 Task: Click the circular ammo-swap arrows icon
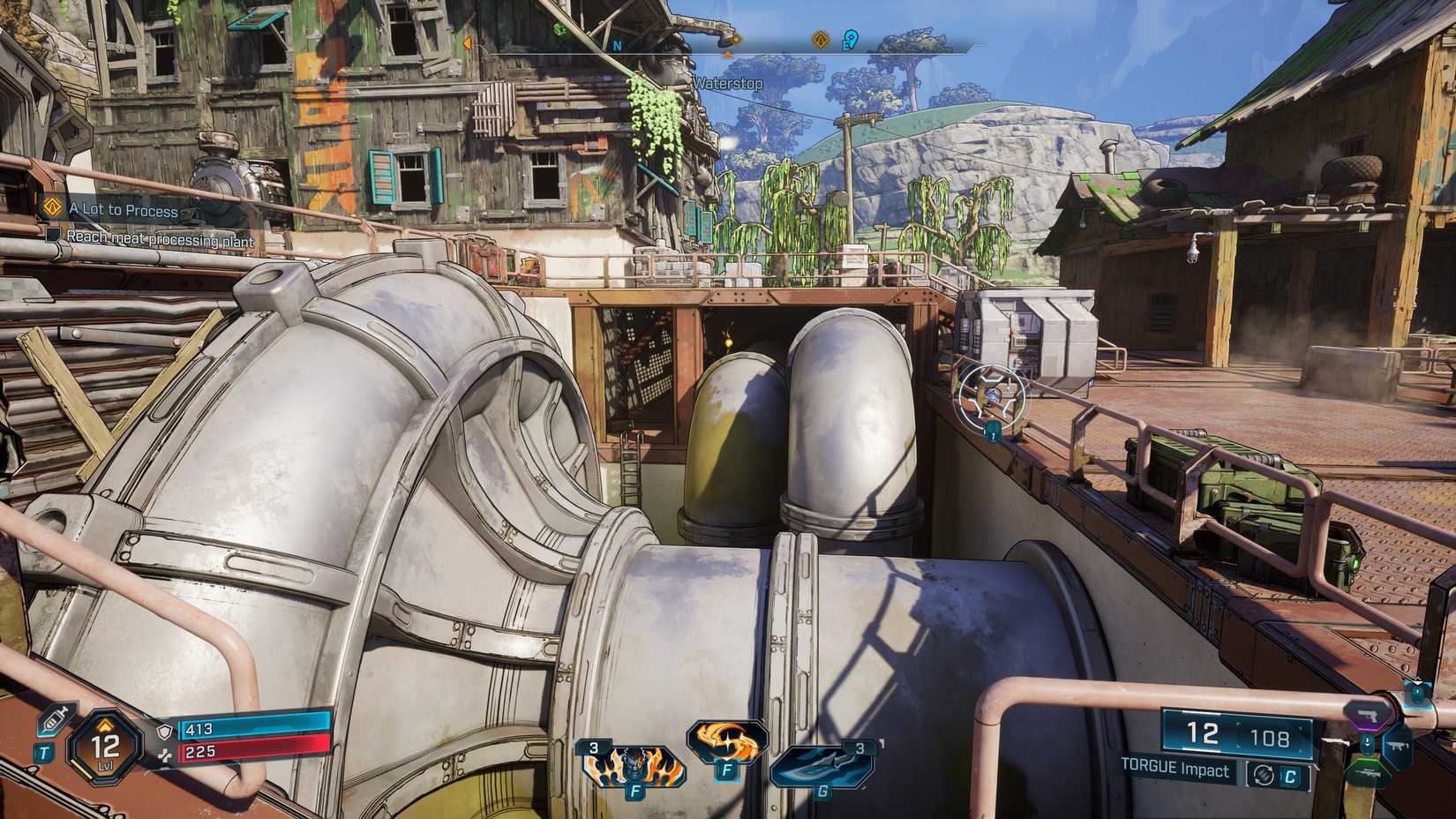pyautogui.click(x=1264, y=774)
